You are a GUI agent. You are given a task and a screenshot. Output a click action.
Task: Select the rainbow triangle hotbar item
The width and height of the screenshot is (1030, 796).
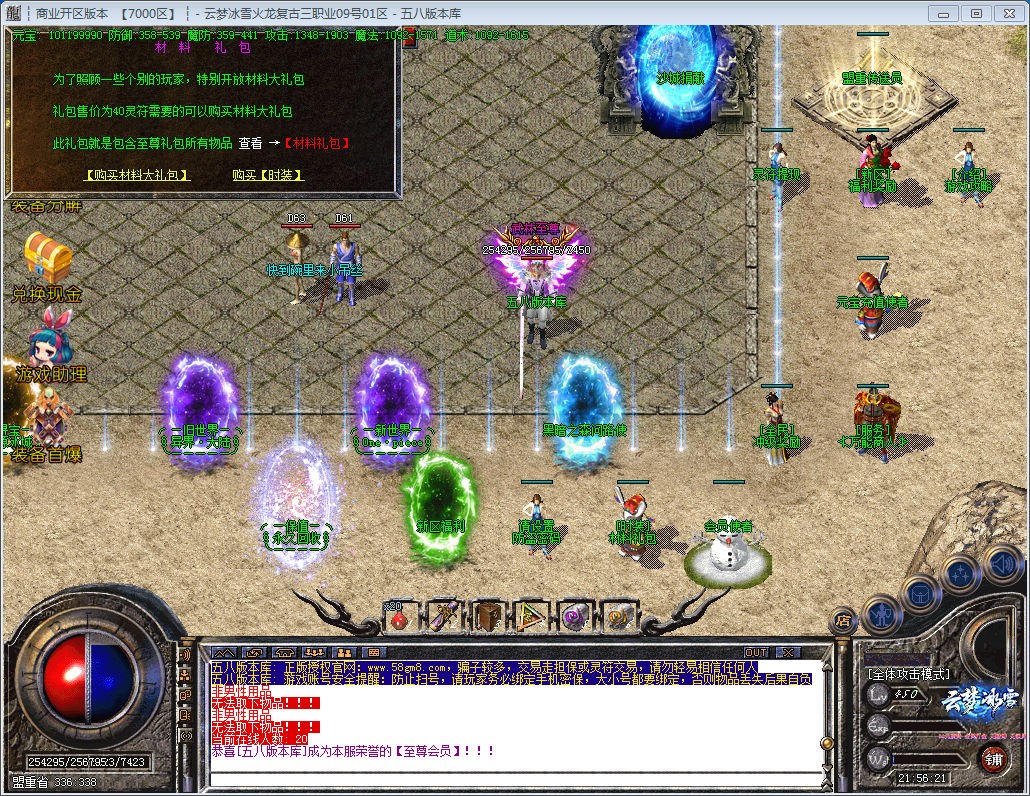point(530,617)
